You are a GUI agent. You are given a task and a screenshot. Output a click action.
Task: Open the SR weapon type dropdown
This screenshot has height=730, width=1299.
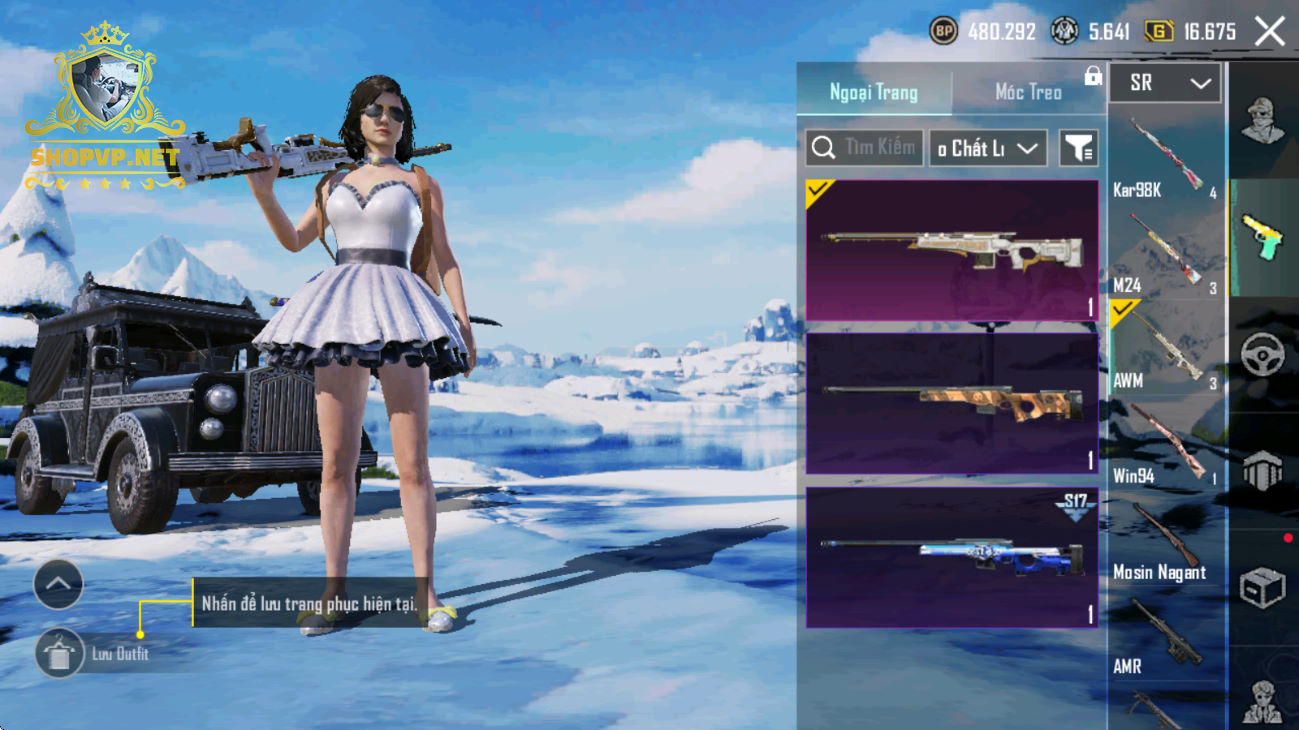point(1165,84)
